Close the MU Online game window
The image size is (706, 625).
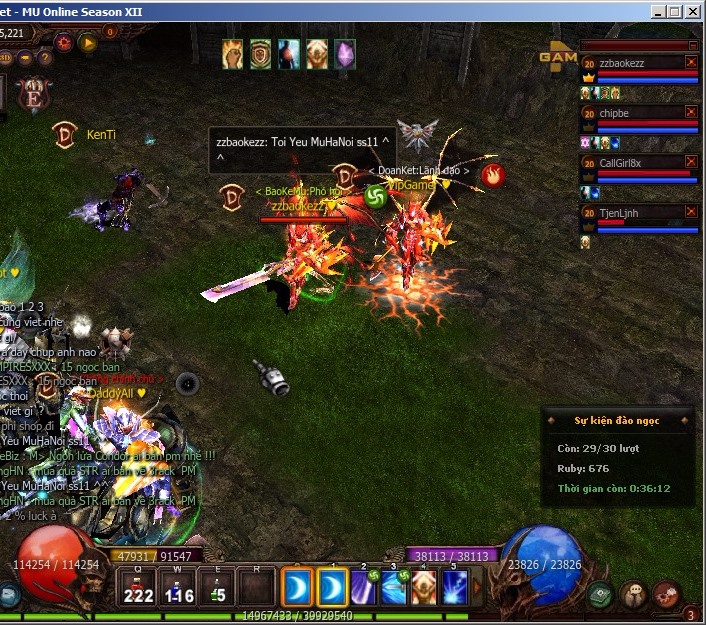(697, 11)
